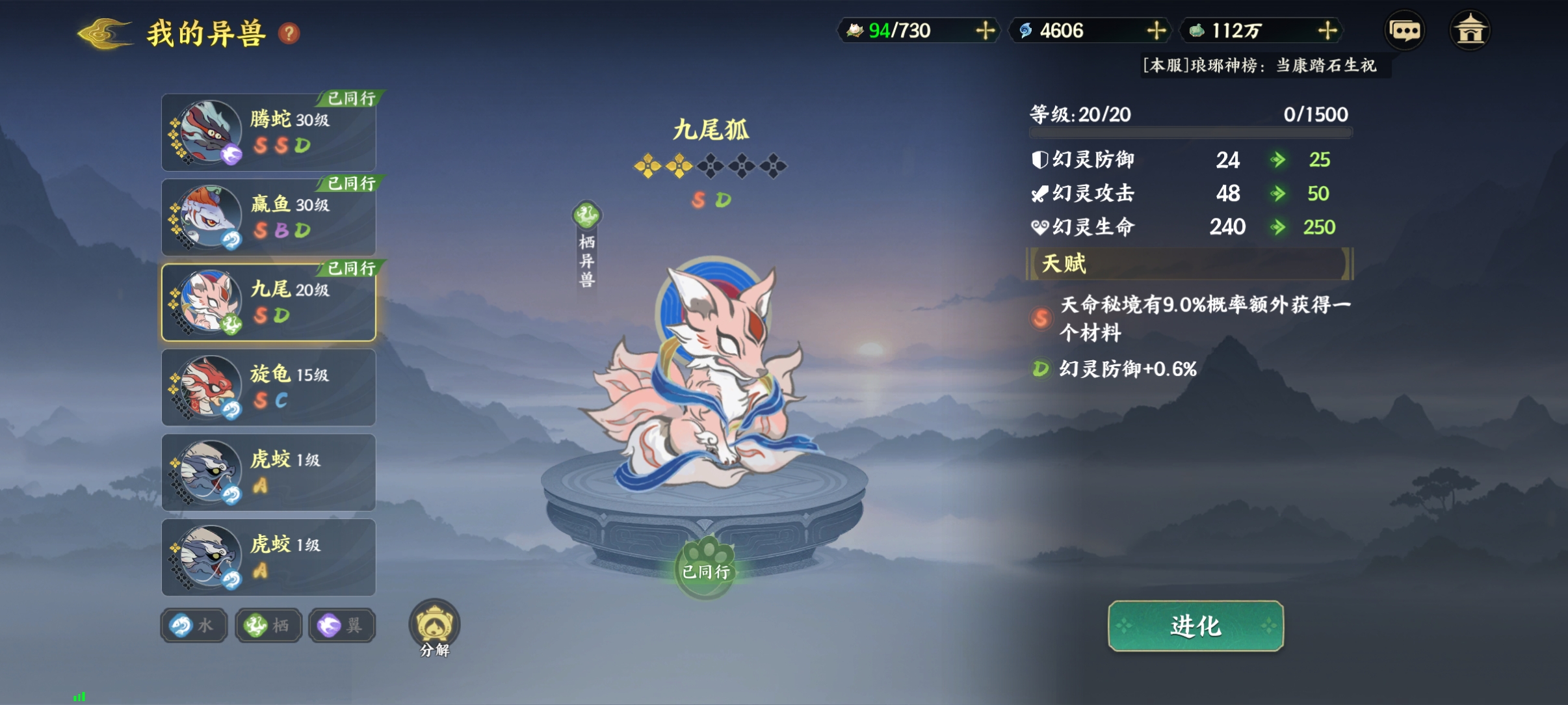Screen dimensions: 1568x705
Task: Click the plus beside the 112万 currency
Action: tap(1328, 30)
